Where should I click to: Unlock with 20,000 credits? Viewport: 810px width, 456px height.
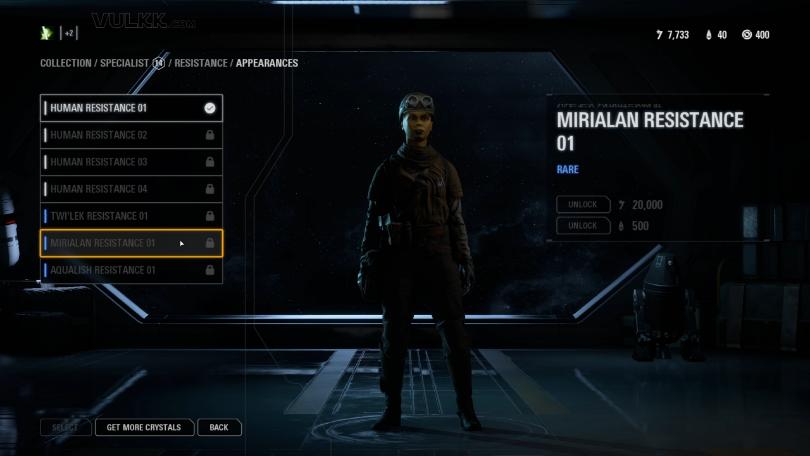583,205
